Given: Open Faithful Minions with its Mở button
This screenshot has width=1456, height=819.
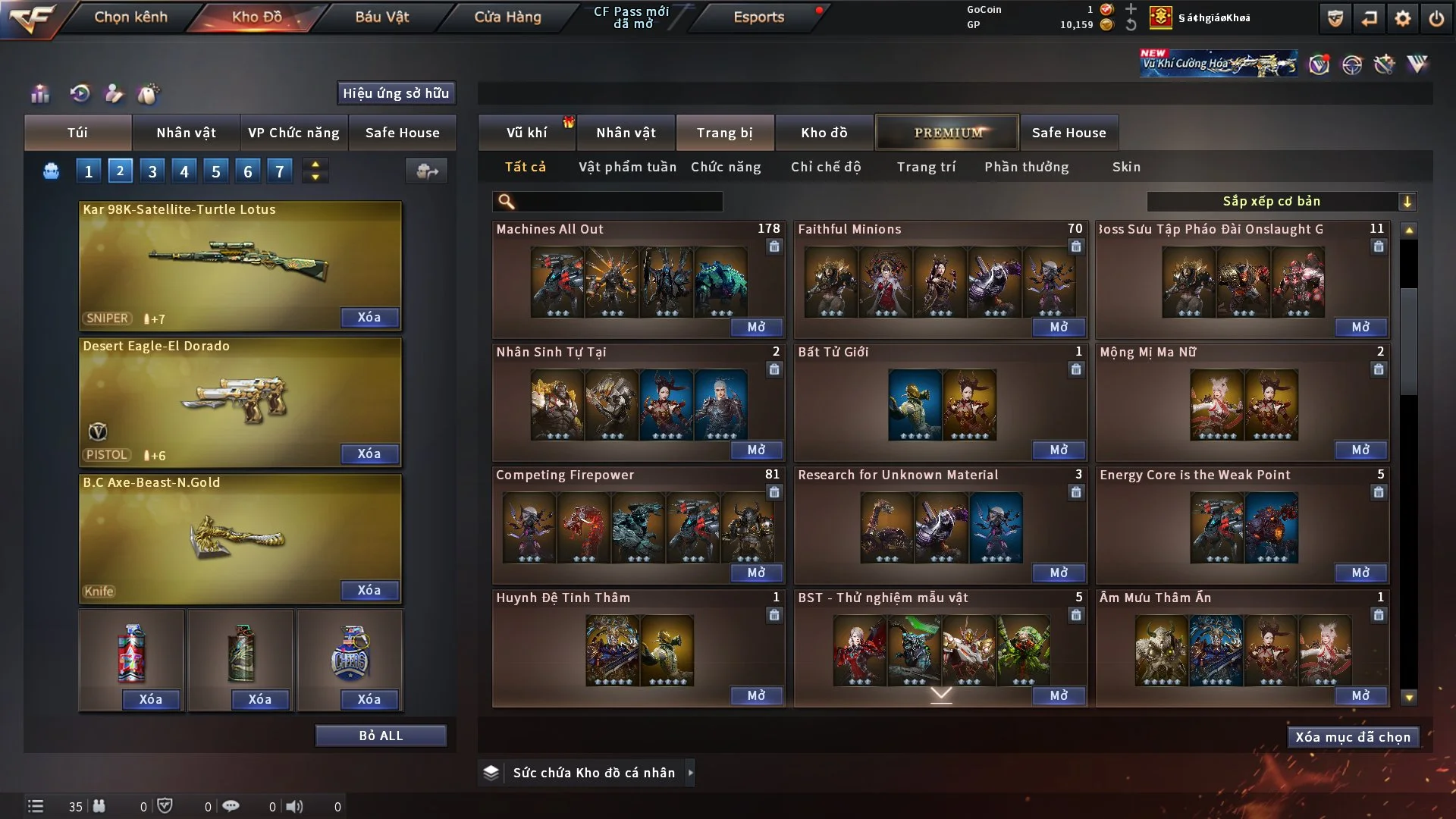Looking at the screenshot, I should tap(1059, 327).
